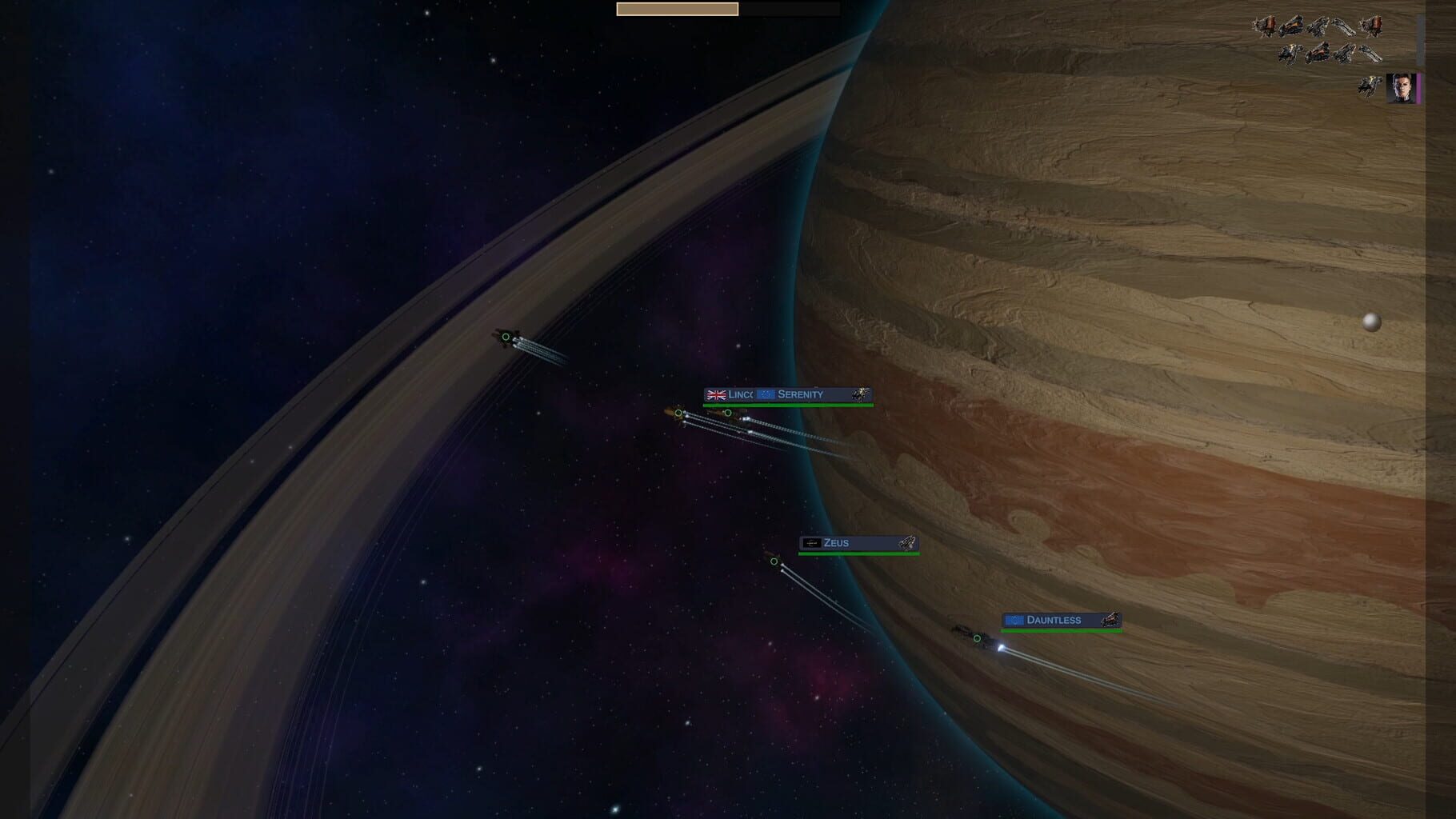
Task: Click the ship silhouette icon on the Serenity nameplate
Action: pos(860,394)
